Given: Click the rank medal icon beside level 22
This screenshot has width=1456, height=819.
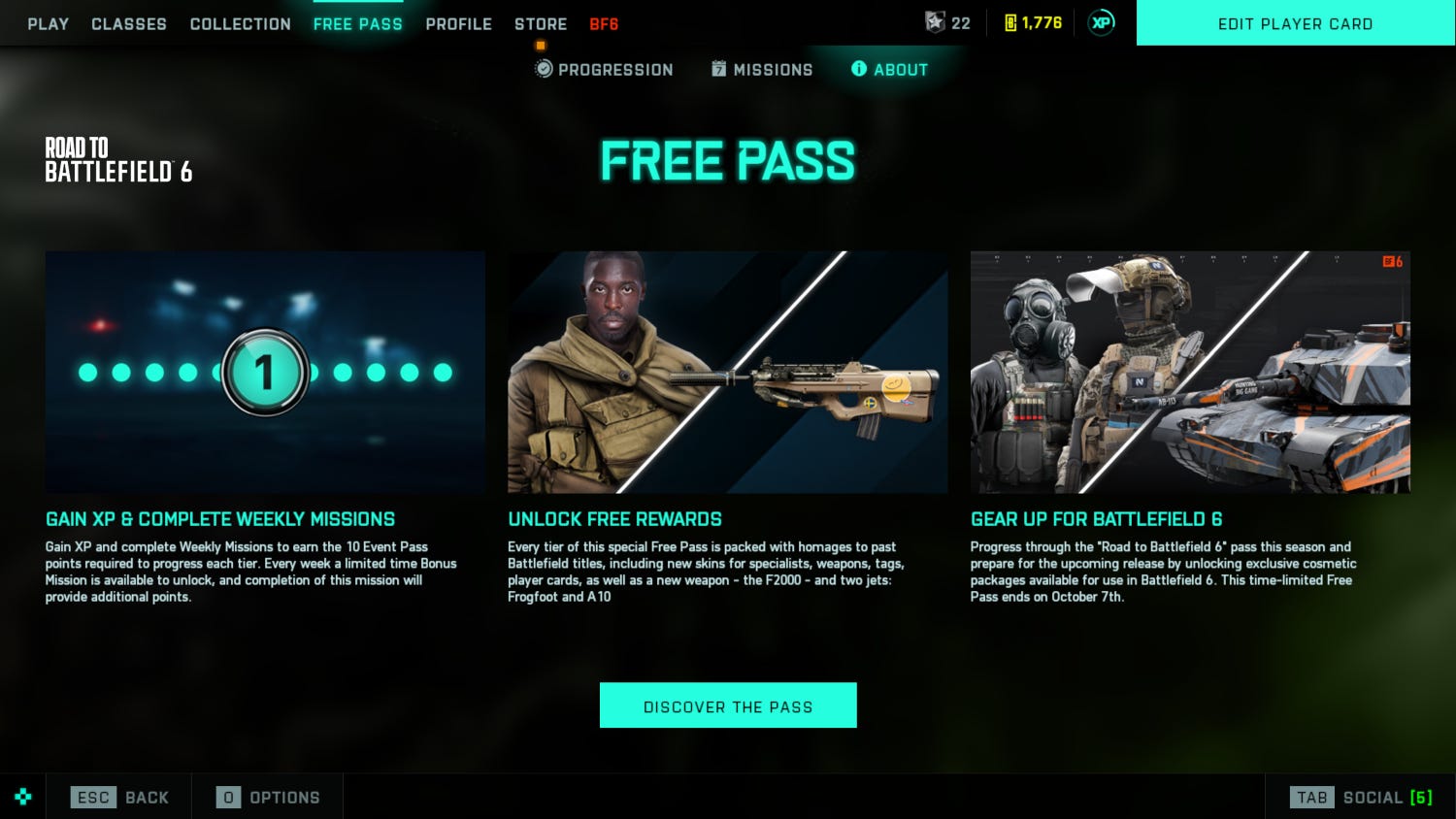Looking at the screenshot, I should [x=935, y=23].
